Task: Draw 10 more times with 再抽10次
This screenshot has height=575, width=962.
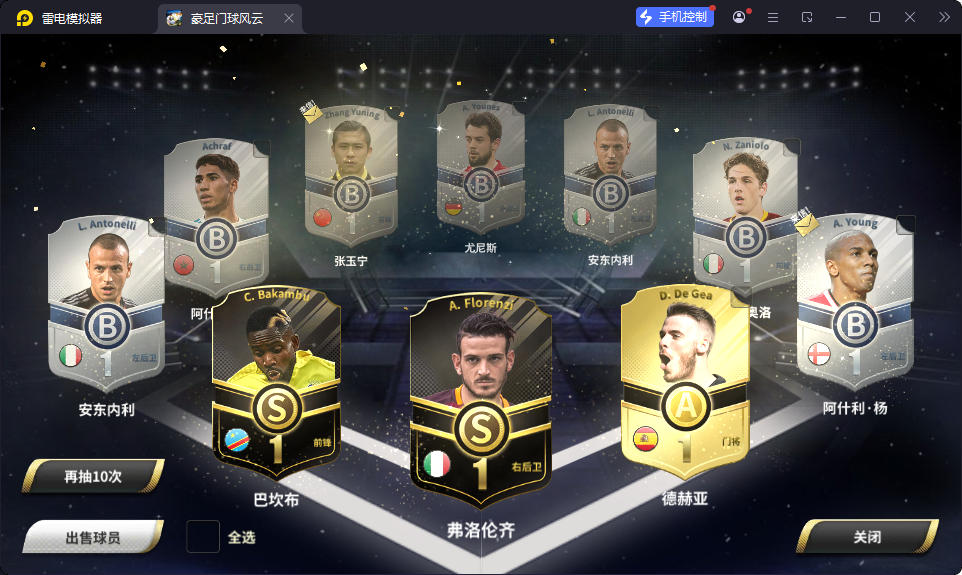Action: (x=93, y=477)
